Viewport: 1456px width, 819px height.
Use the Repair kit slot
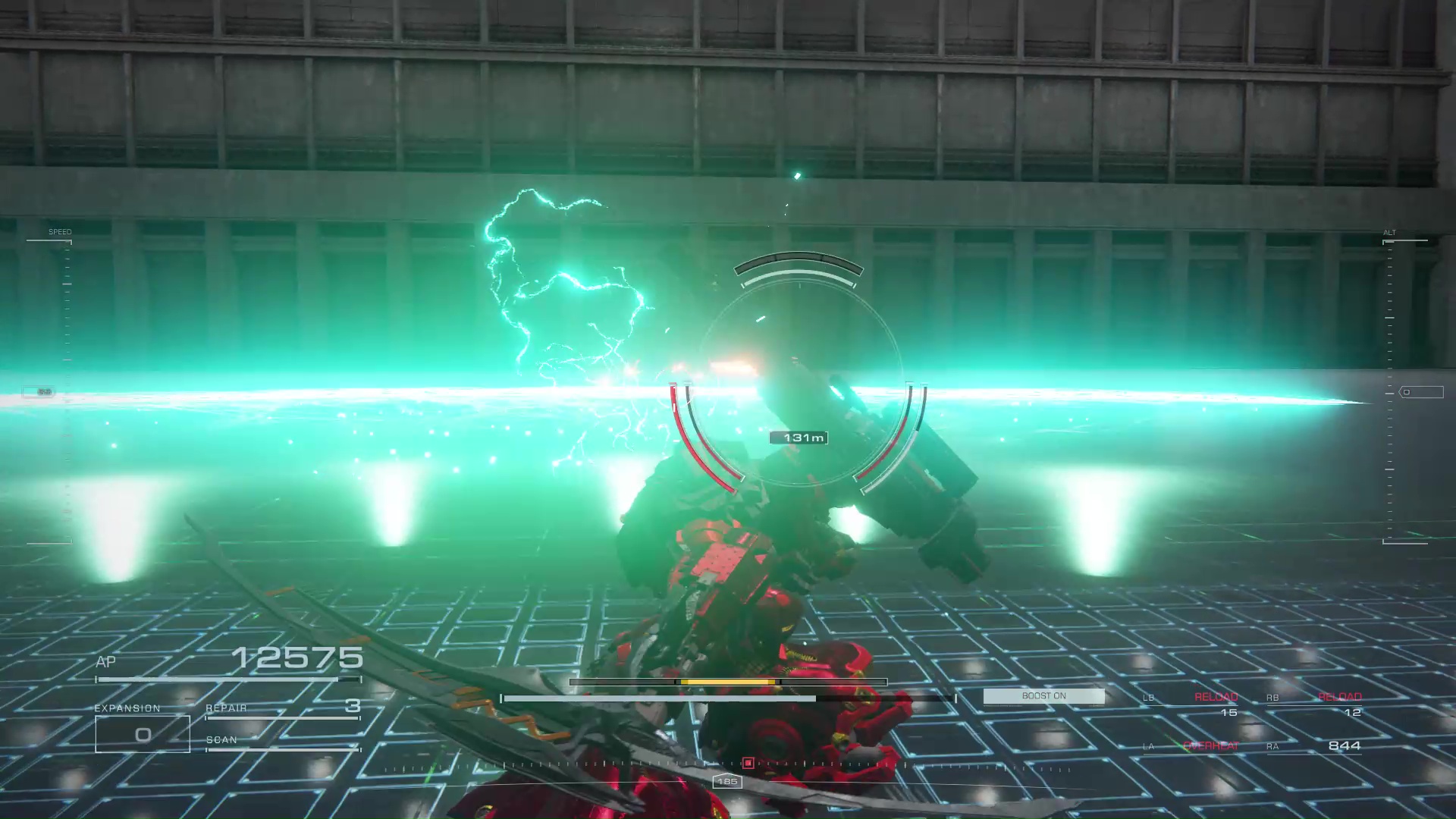click(x=282, y=708)
